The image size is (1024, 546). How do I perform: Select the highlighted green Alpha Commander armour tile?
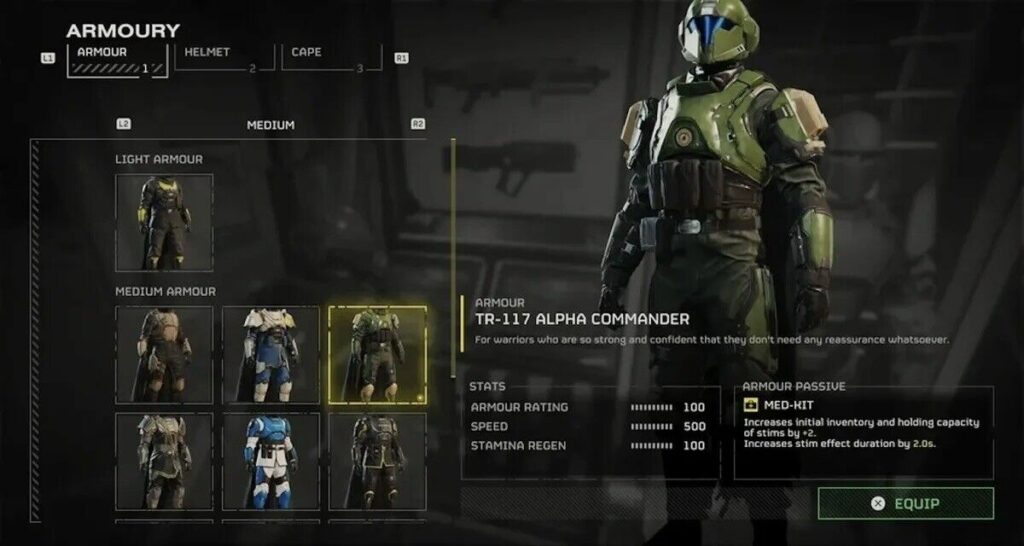(378, 355)
